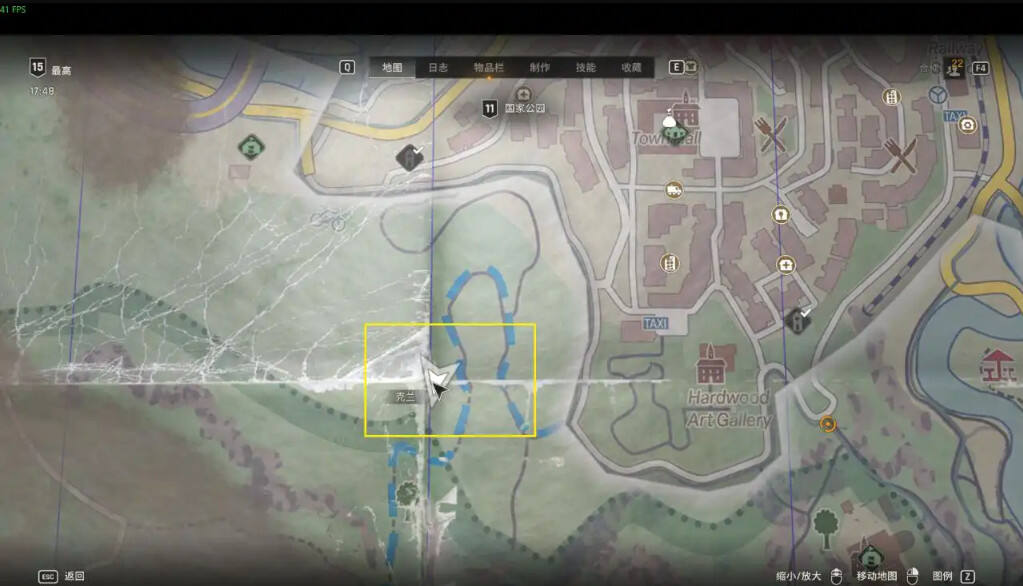This screenshot has width=1023, height=586.
Task: Click the keyhole lock map marker
Action: click(x=780, y=214)
